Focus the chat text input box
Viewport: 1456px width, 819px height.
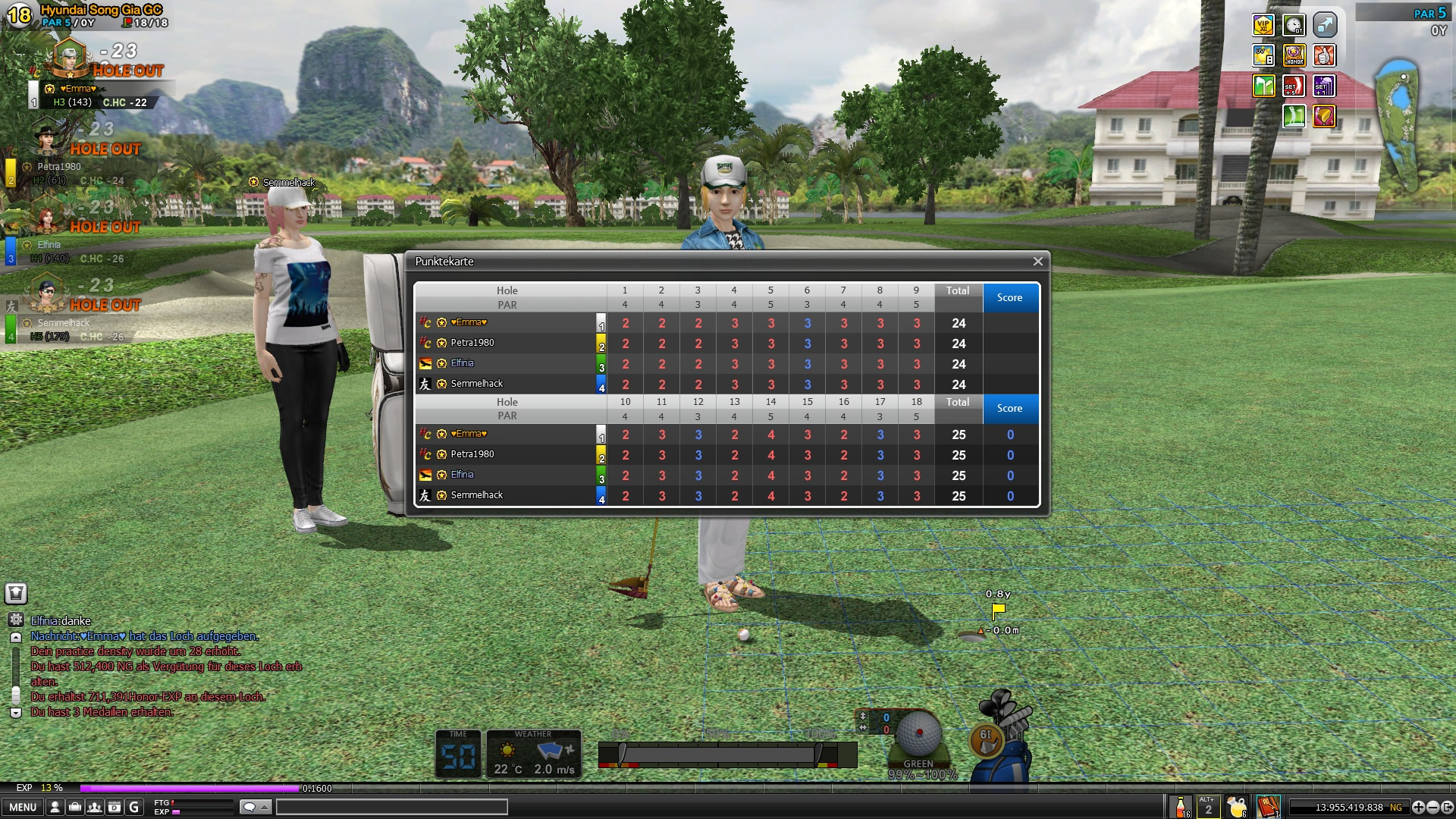(x=391, y=808)
